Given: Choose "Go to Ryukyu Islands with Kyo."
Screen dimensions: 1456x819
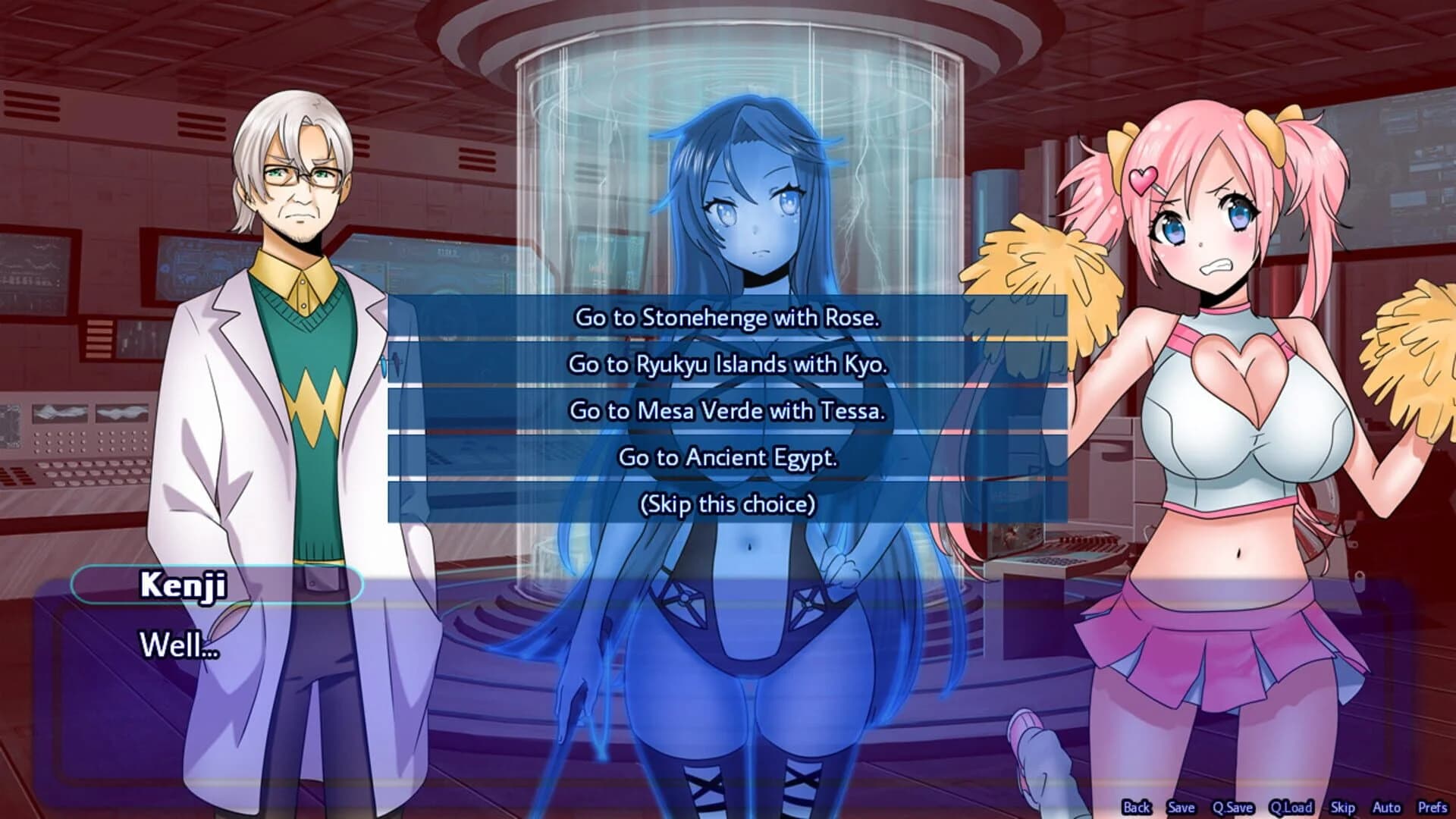Looking at the screenshot, I should tap(726, 365).
